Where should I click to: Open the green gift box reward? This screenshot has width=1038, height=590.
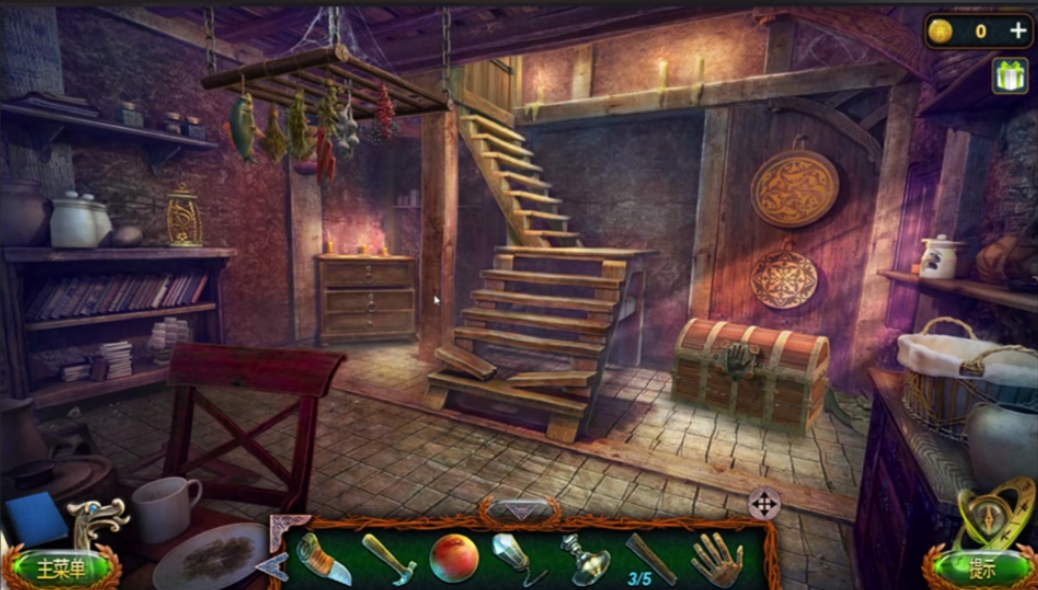pos(1010,76)
